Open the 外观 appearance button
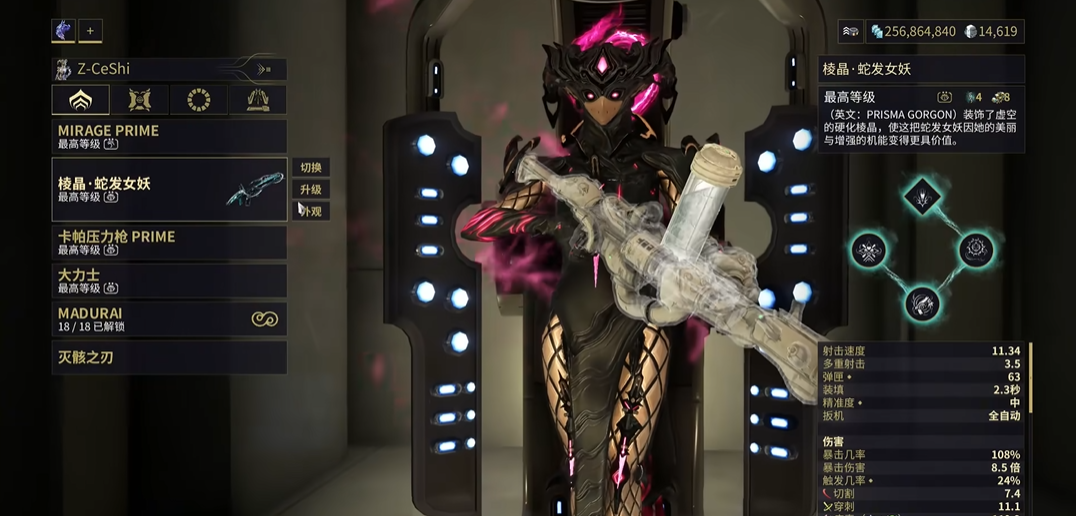The height and width of the screenshot is (516, 1076). point(312,212)
